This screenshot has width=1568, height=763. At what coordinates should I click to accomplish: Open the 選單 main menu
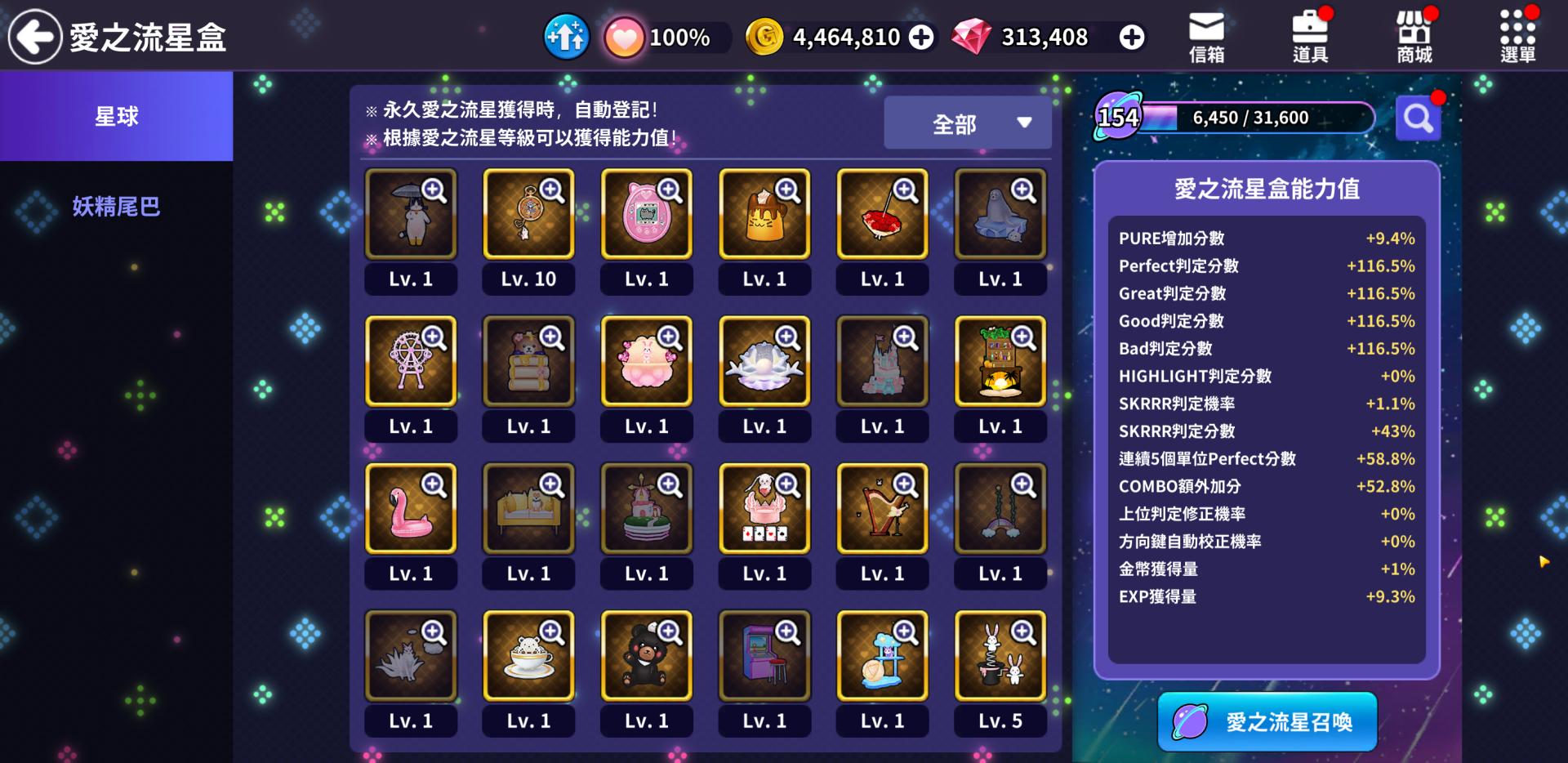pyautogui.click(x=1517, y=37)
